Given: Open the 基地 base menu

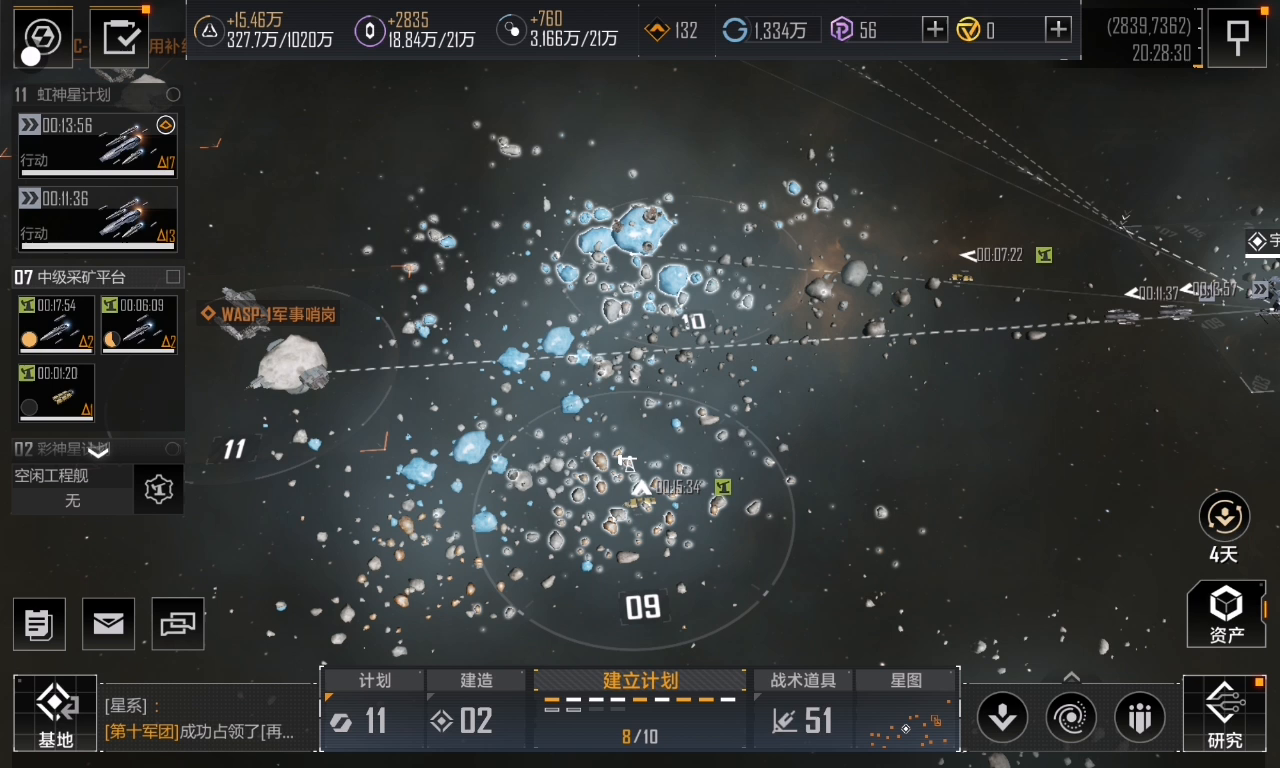Looking at the screenshot, I should pyautogui.click(x=56, y=714).
